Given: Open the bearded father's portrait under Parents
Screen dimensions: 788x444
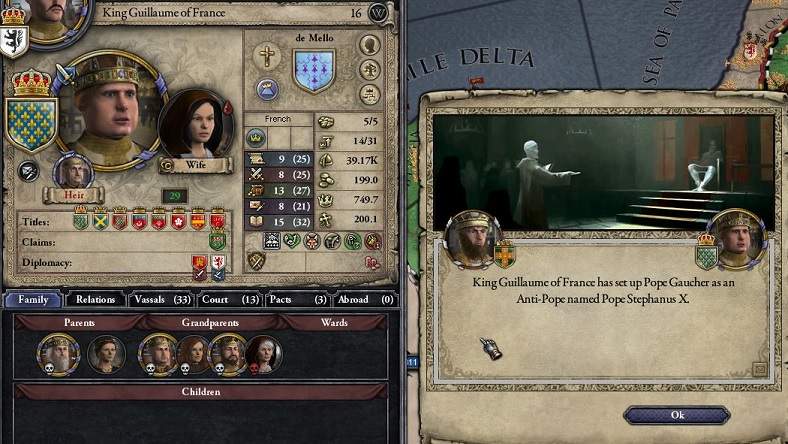Looking at the screenshot, I should pyautogui.click(x=58, y=353).
